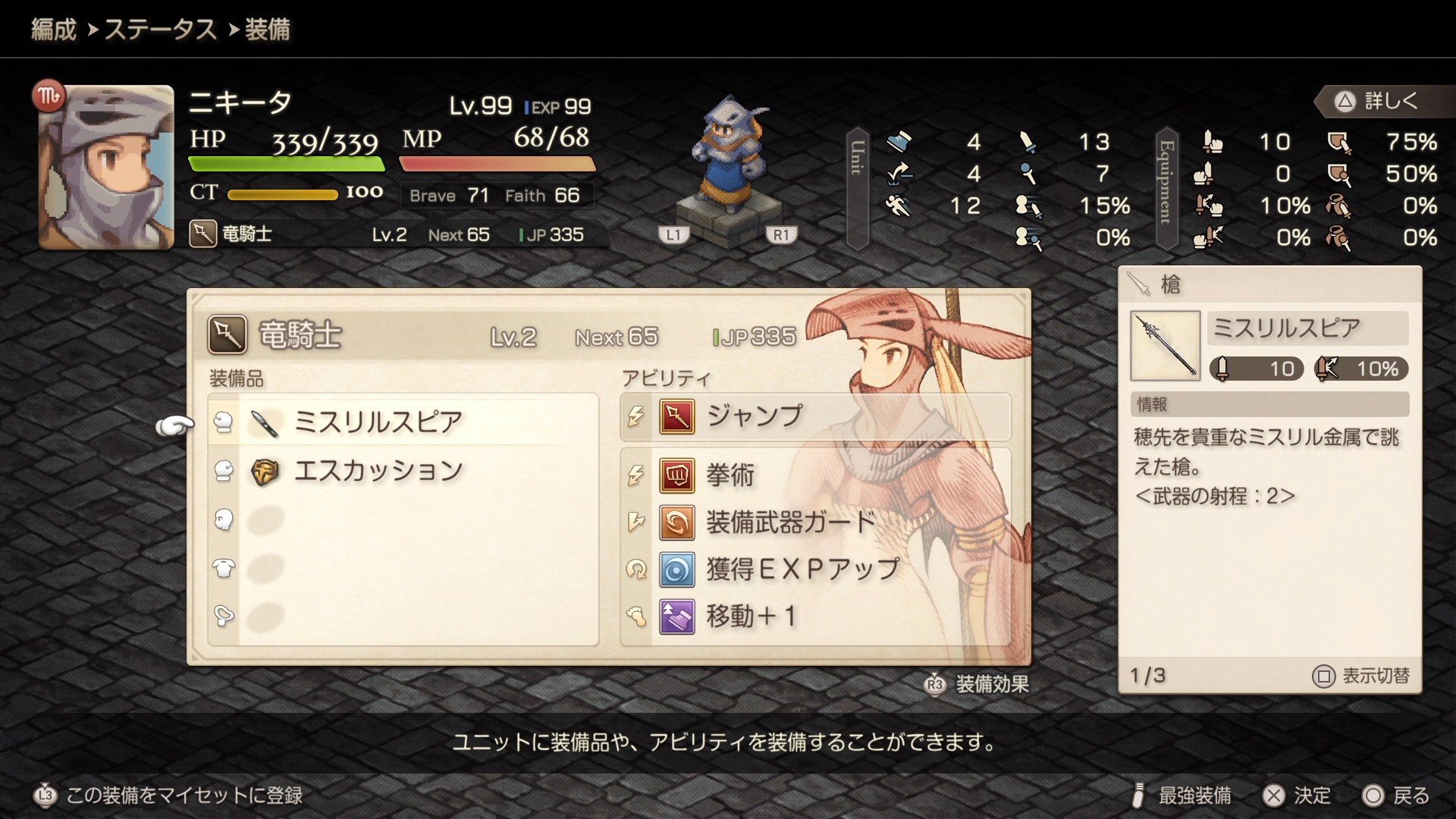
Task: Apply 最強装備 best equipment
Action: [1181, 795]
